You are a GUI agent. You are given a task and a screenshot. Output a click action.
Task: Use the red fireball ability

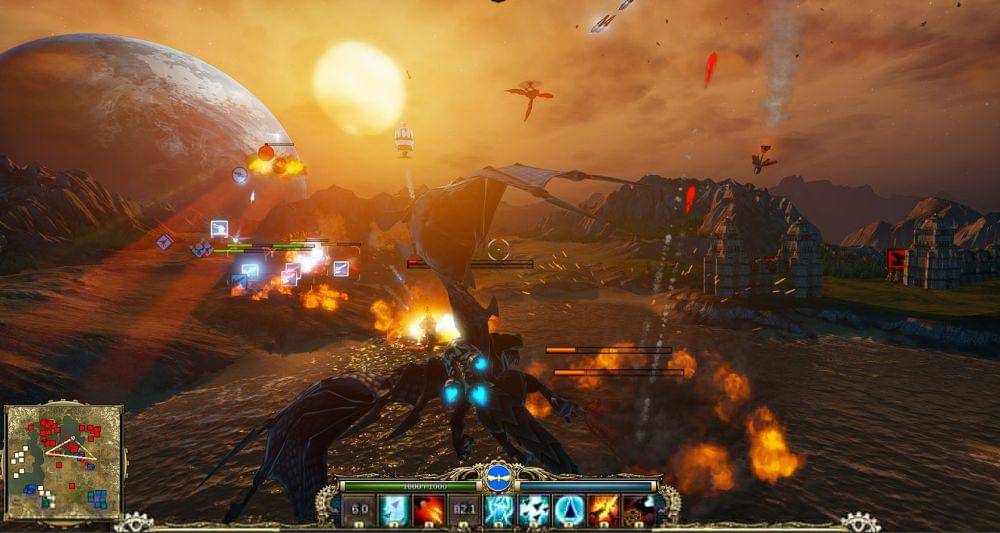(429, 510)
